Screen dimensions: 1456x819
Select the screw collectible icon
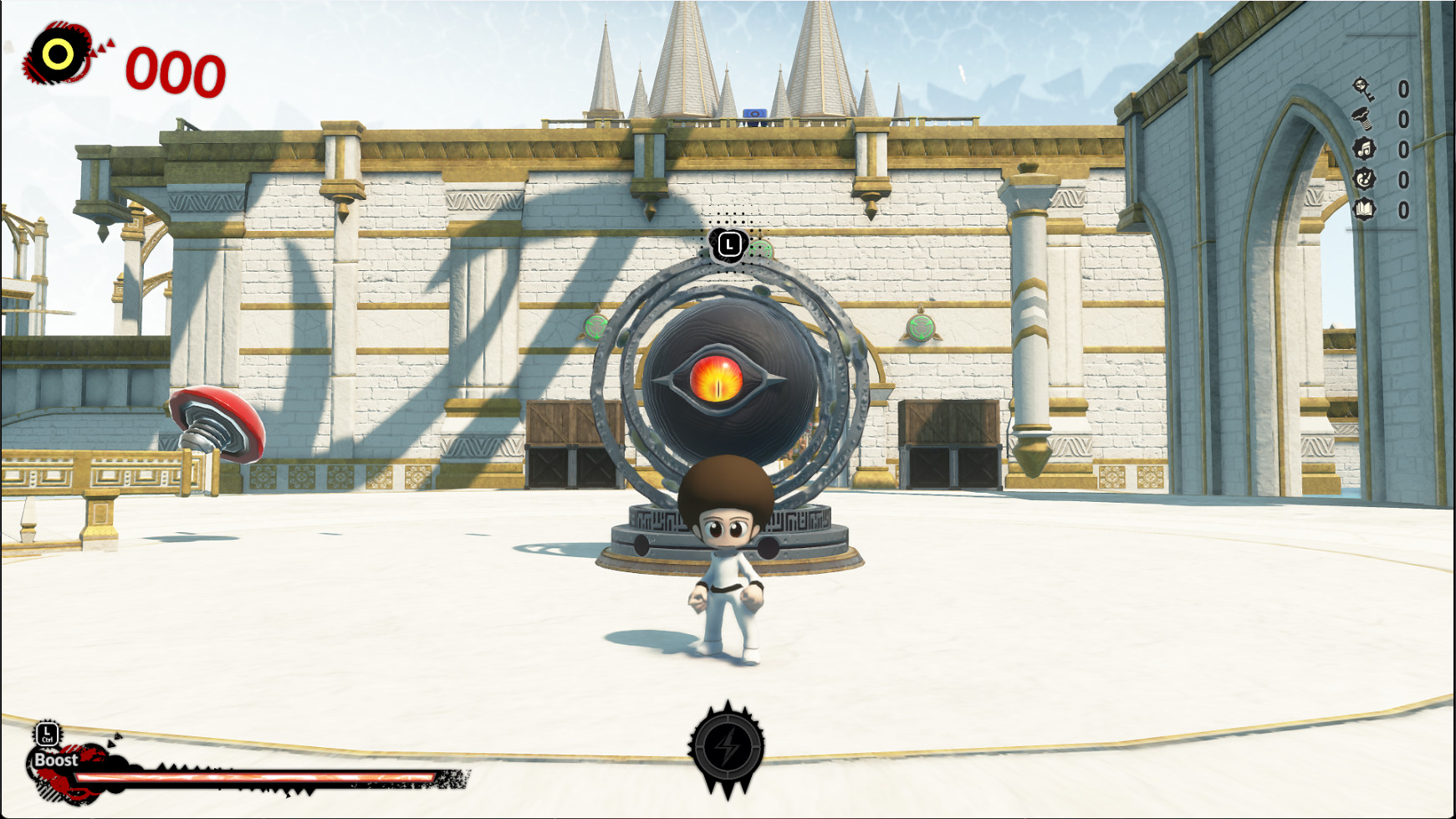tap(1362, 119)
